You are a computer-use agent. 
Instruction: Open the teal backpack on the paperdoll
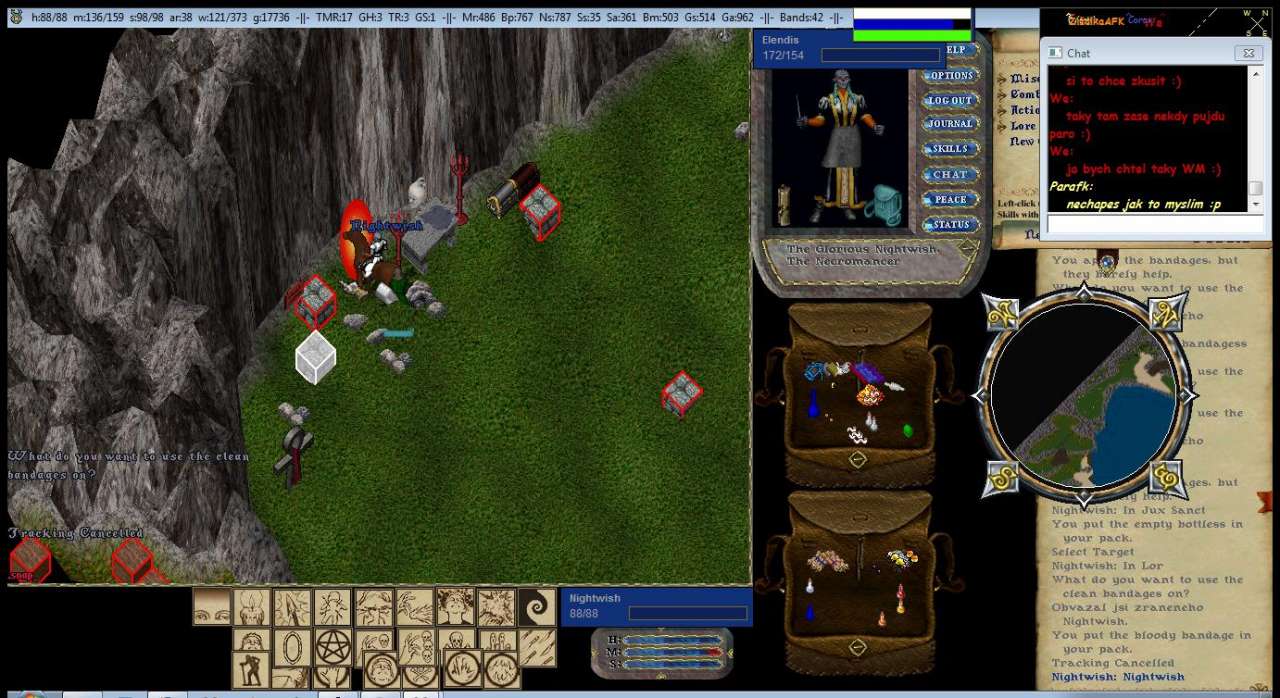(x=885, y=204)
